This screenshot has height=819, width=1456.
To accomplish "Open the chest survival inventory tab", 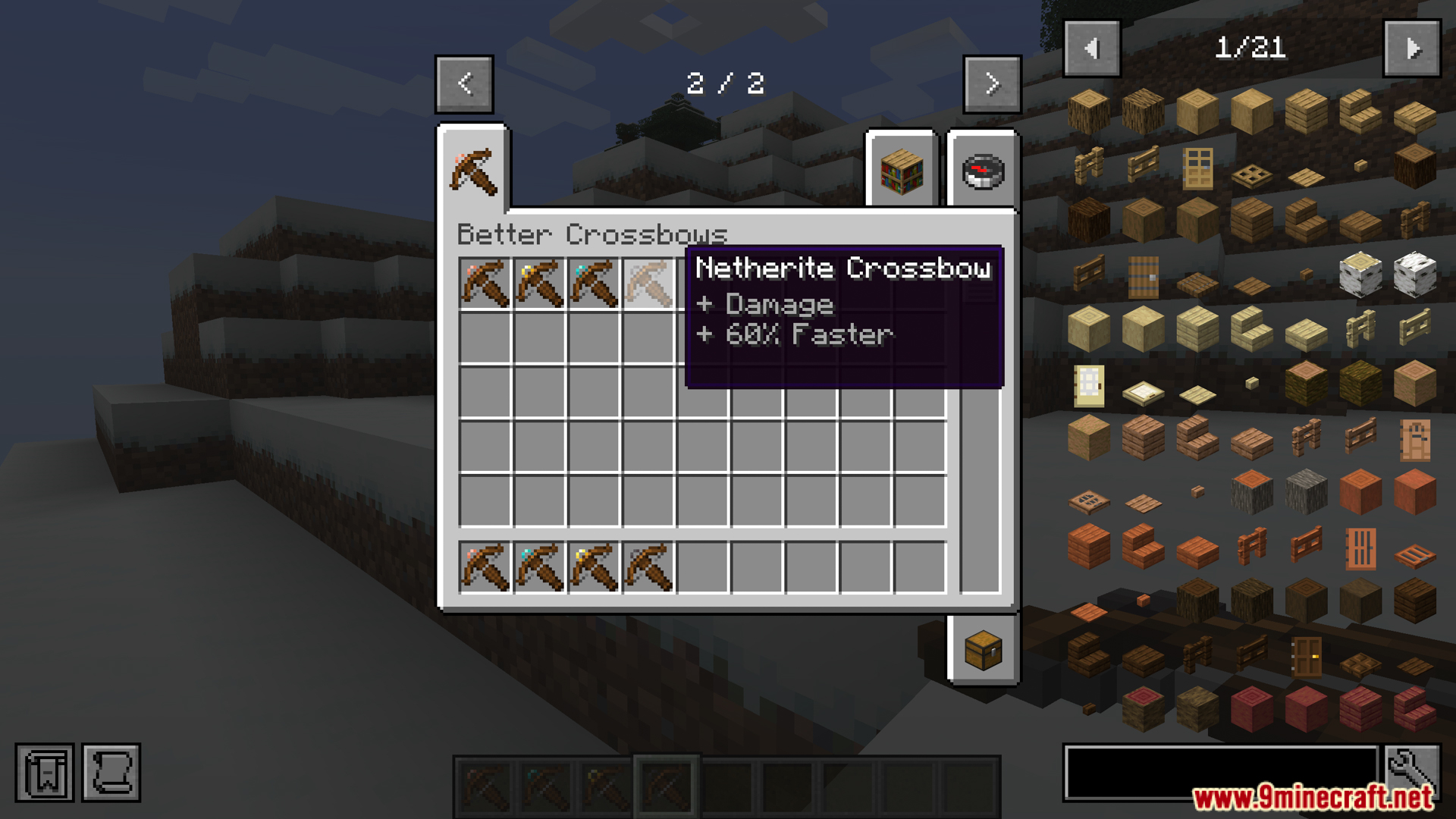I will tap(983, 650).
